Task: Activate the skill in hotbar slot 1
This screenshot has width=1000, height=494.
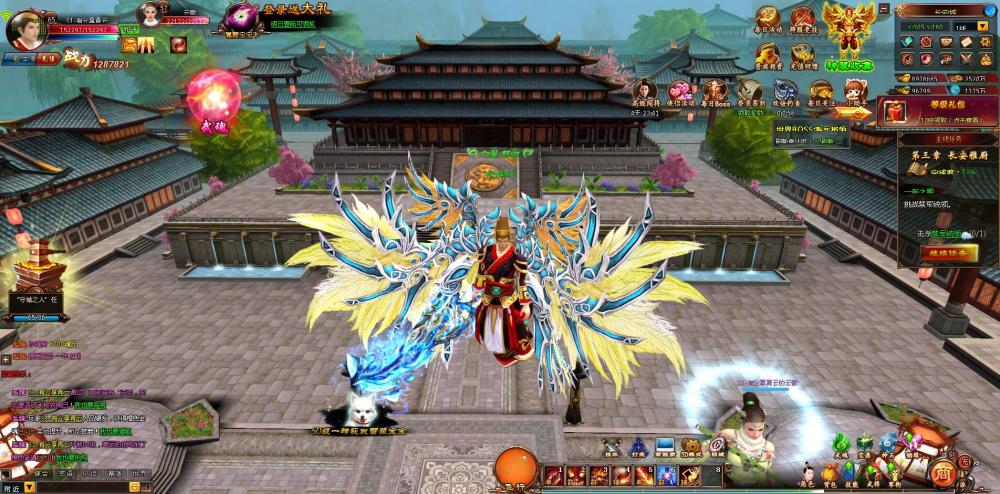Action: tap(552, 475)
